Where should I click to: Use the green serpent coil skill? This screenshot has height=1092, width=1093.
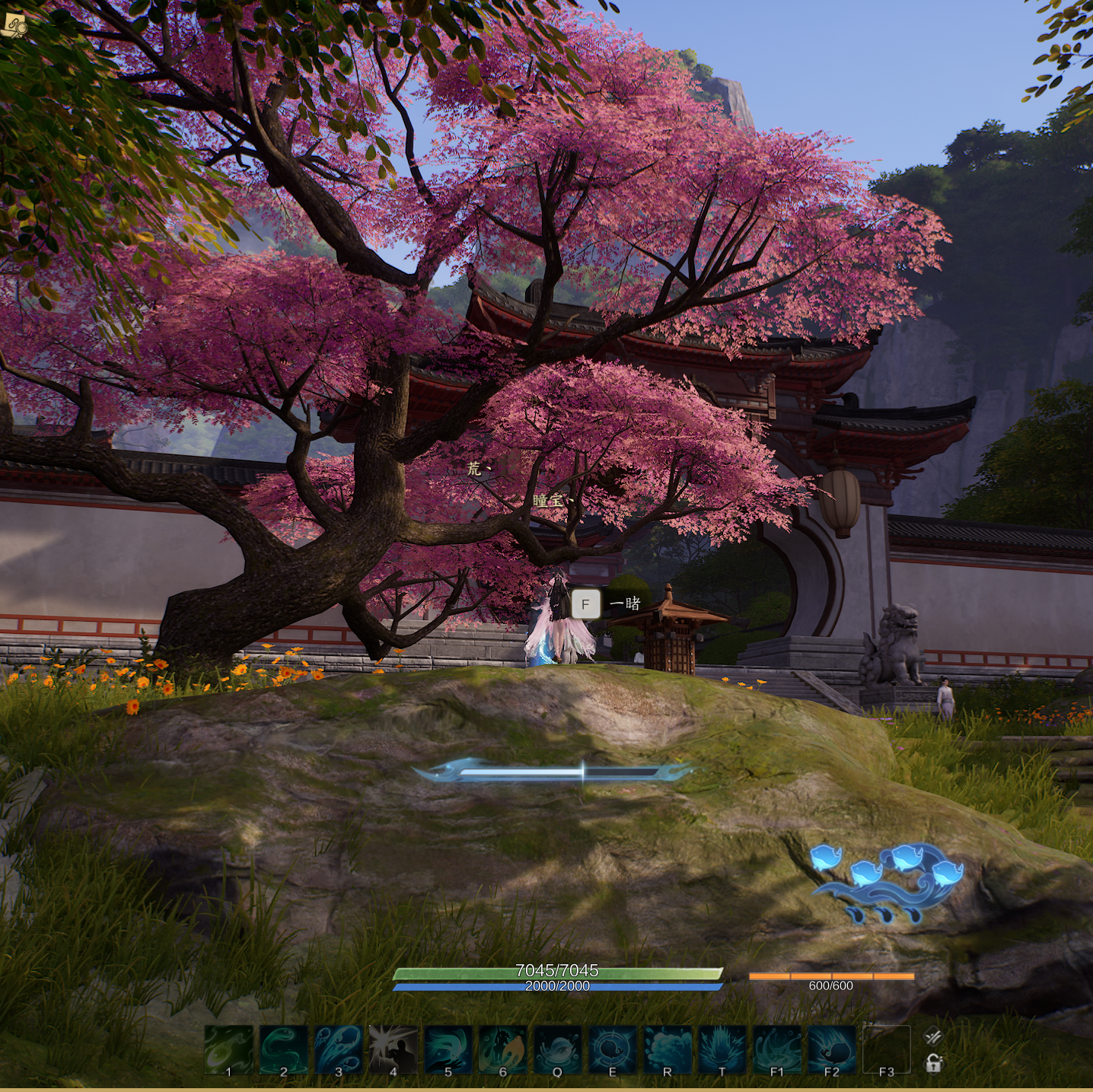pos(283,1050)
